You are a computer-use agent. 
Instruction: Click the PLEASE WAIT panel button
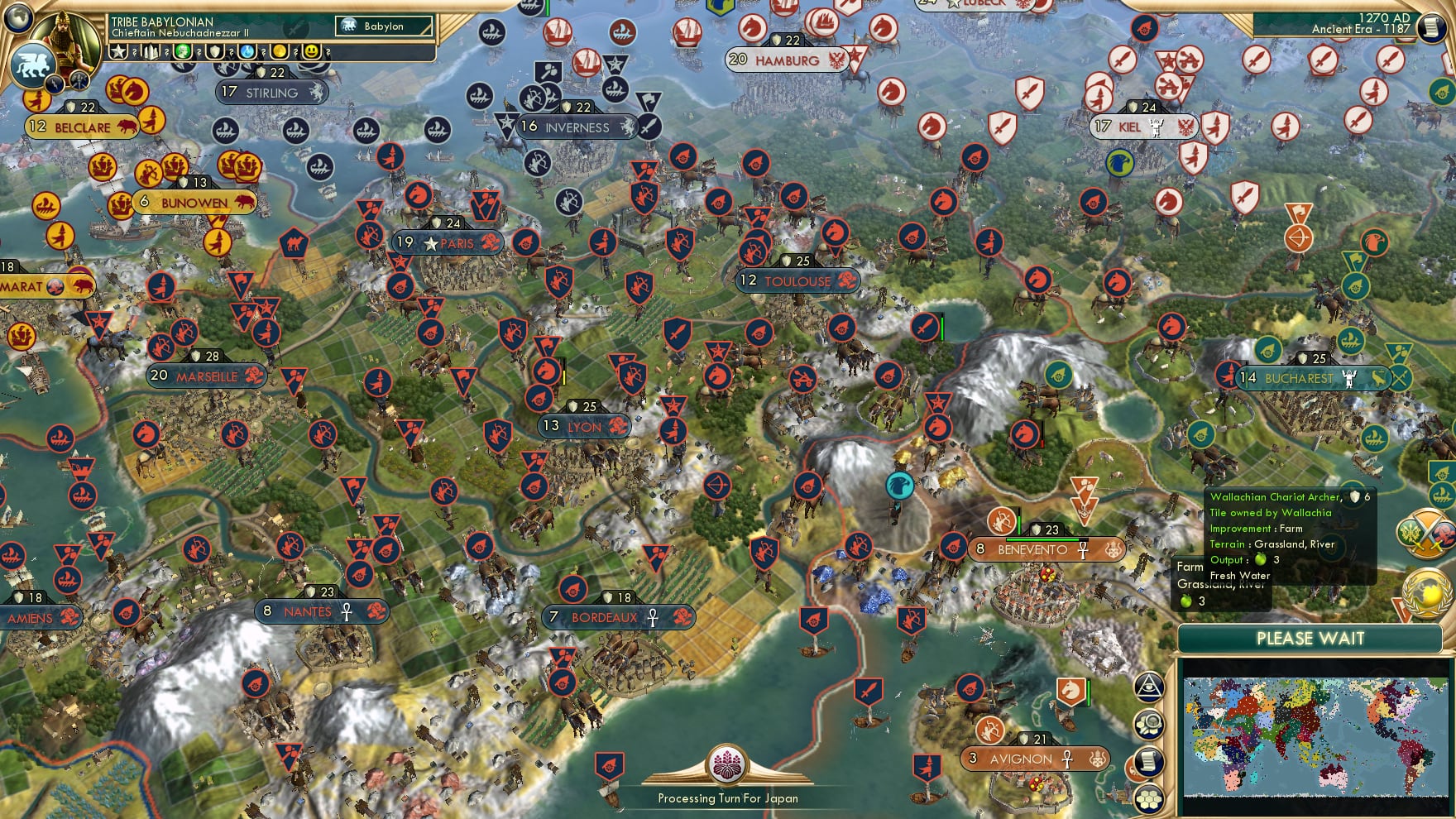point(1310,639)
